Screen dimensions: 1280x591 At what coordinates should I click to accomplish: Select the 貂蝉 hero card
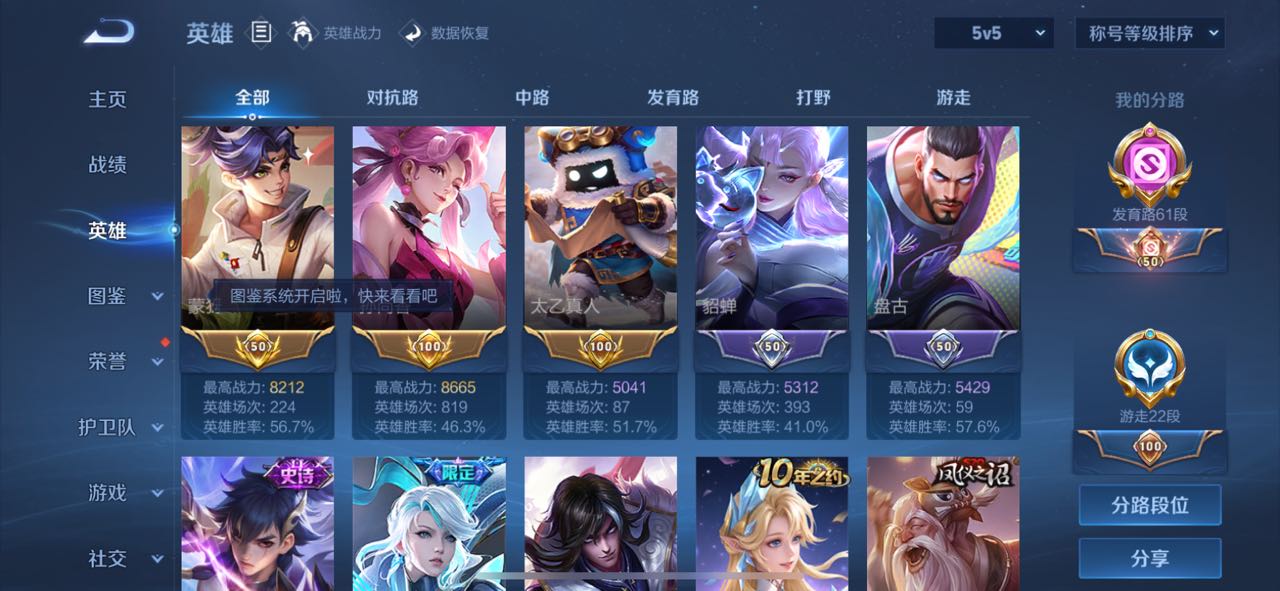(771, 228)
